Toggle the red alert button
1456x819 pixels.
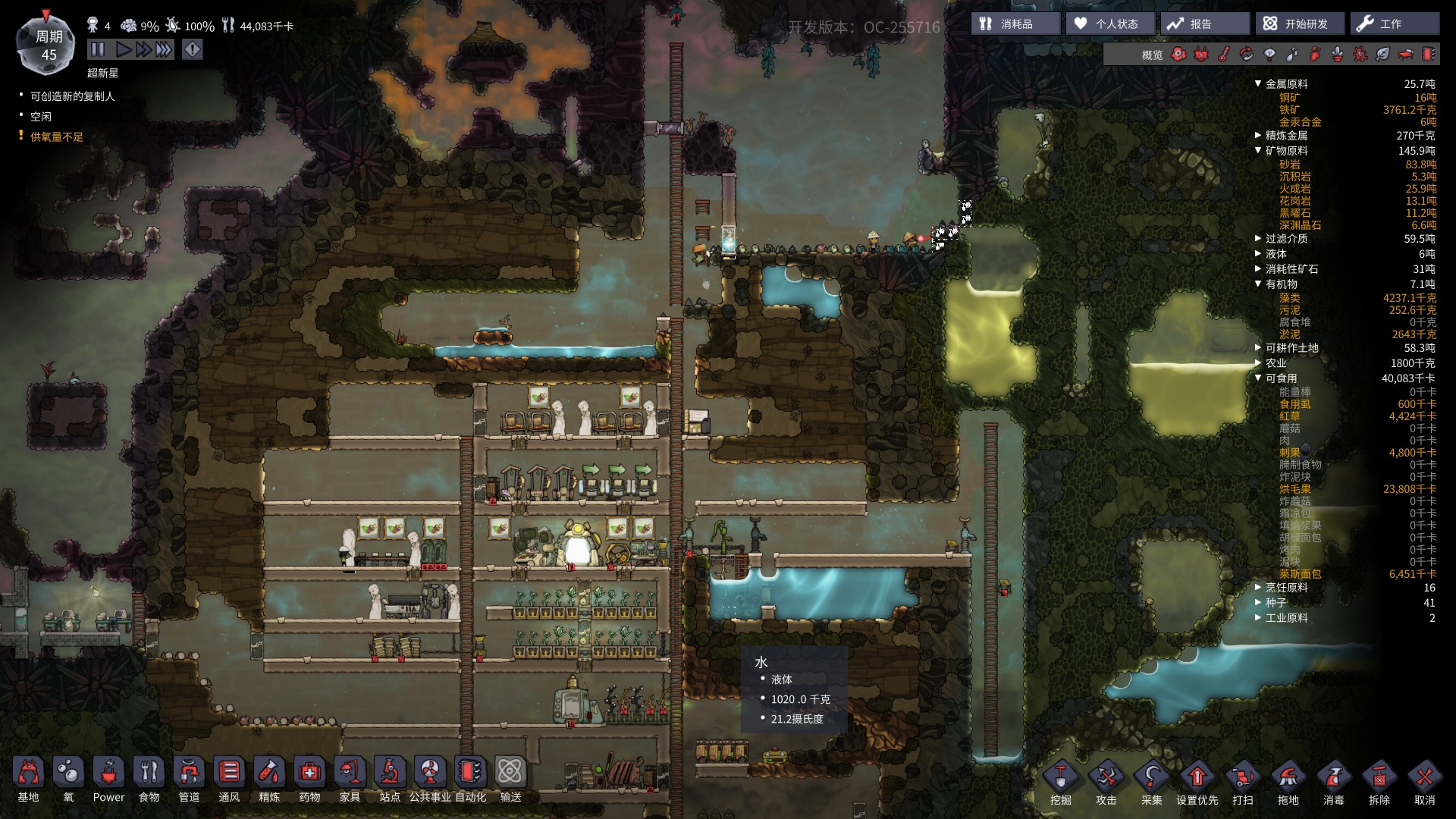coord(193,50)
